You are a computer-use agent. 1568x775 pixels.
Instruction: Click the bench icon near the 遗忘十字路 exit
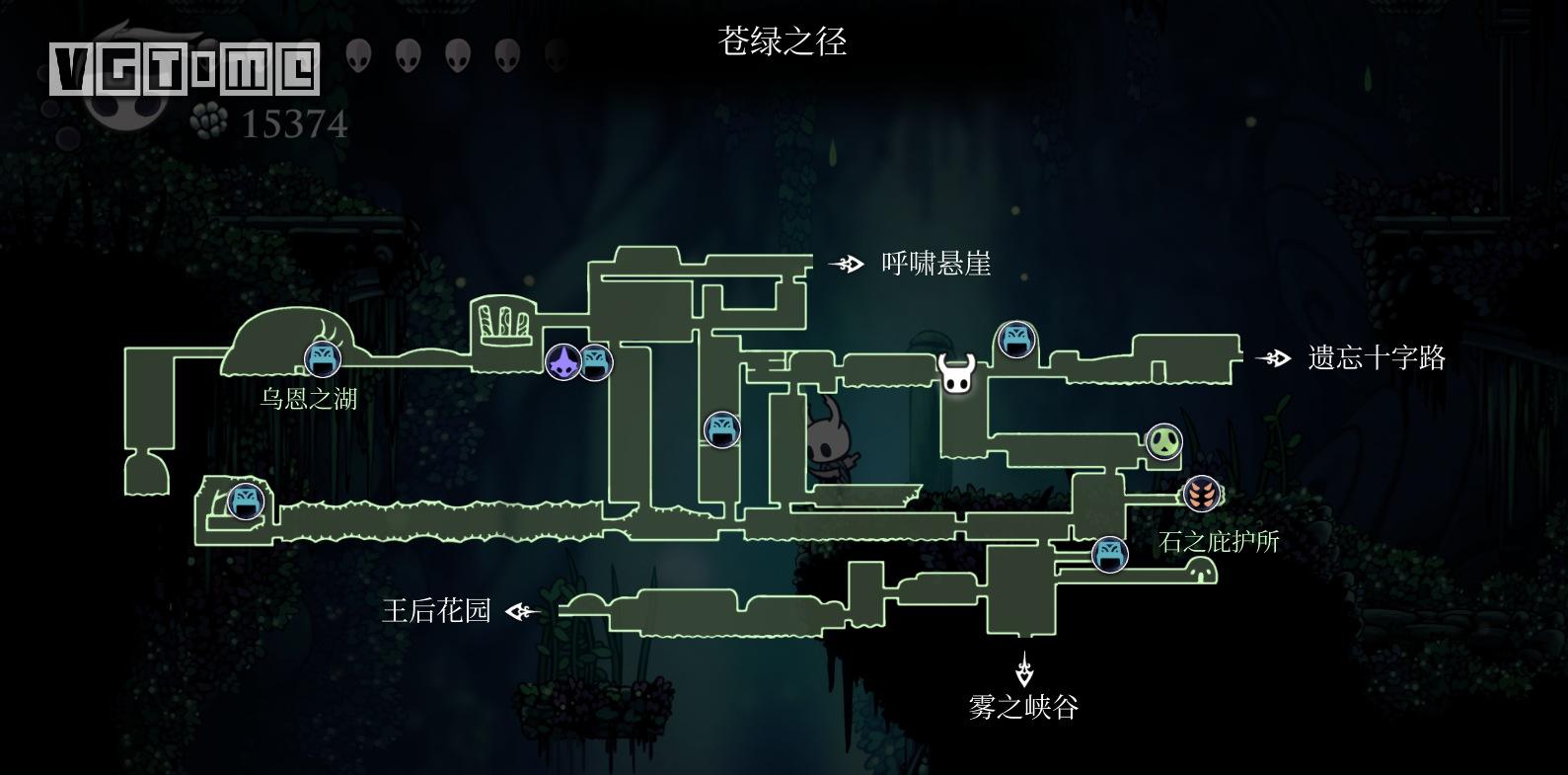[1017, 341]
